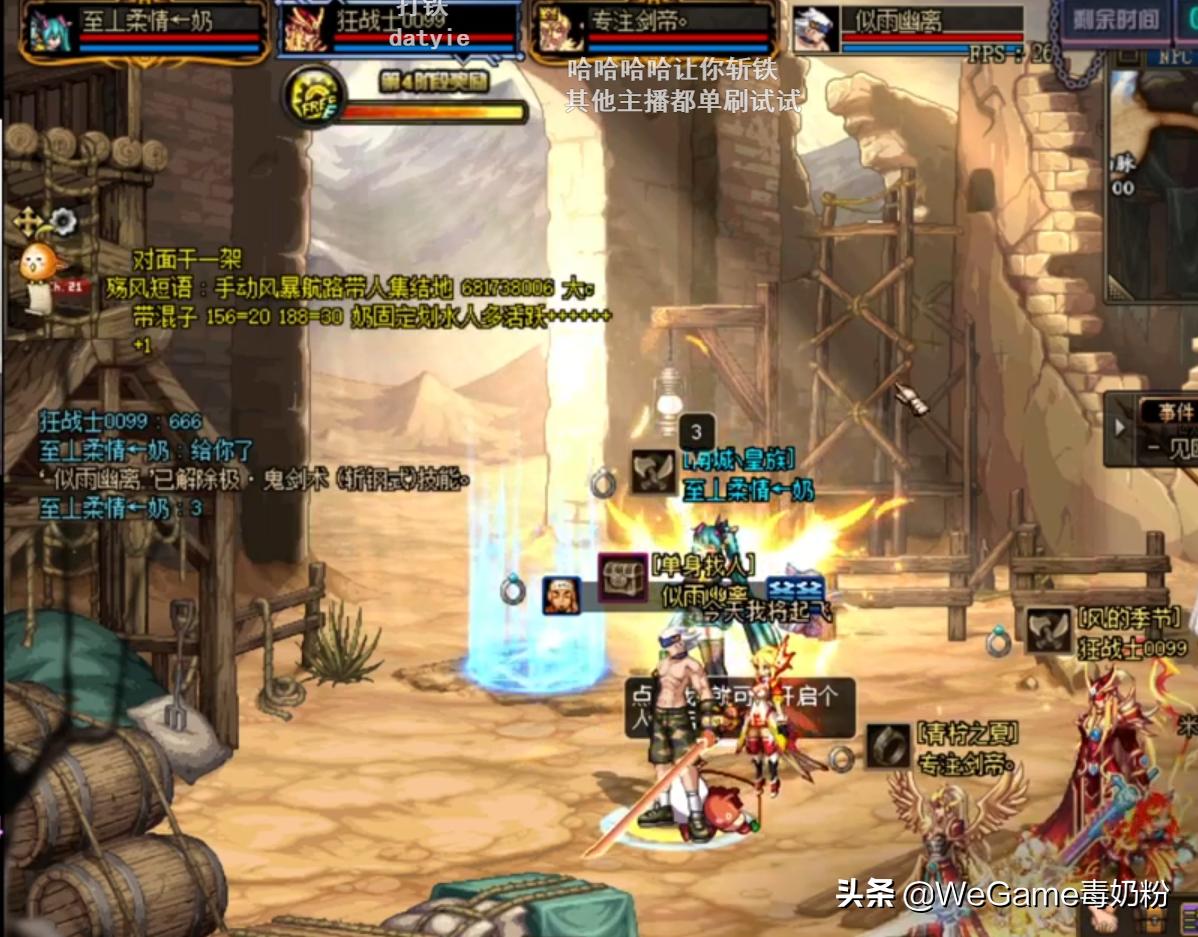Click the FREE gear gauge icon
Screen dimensions: 1198x937
(x=314, y=96)
